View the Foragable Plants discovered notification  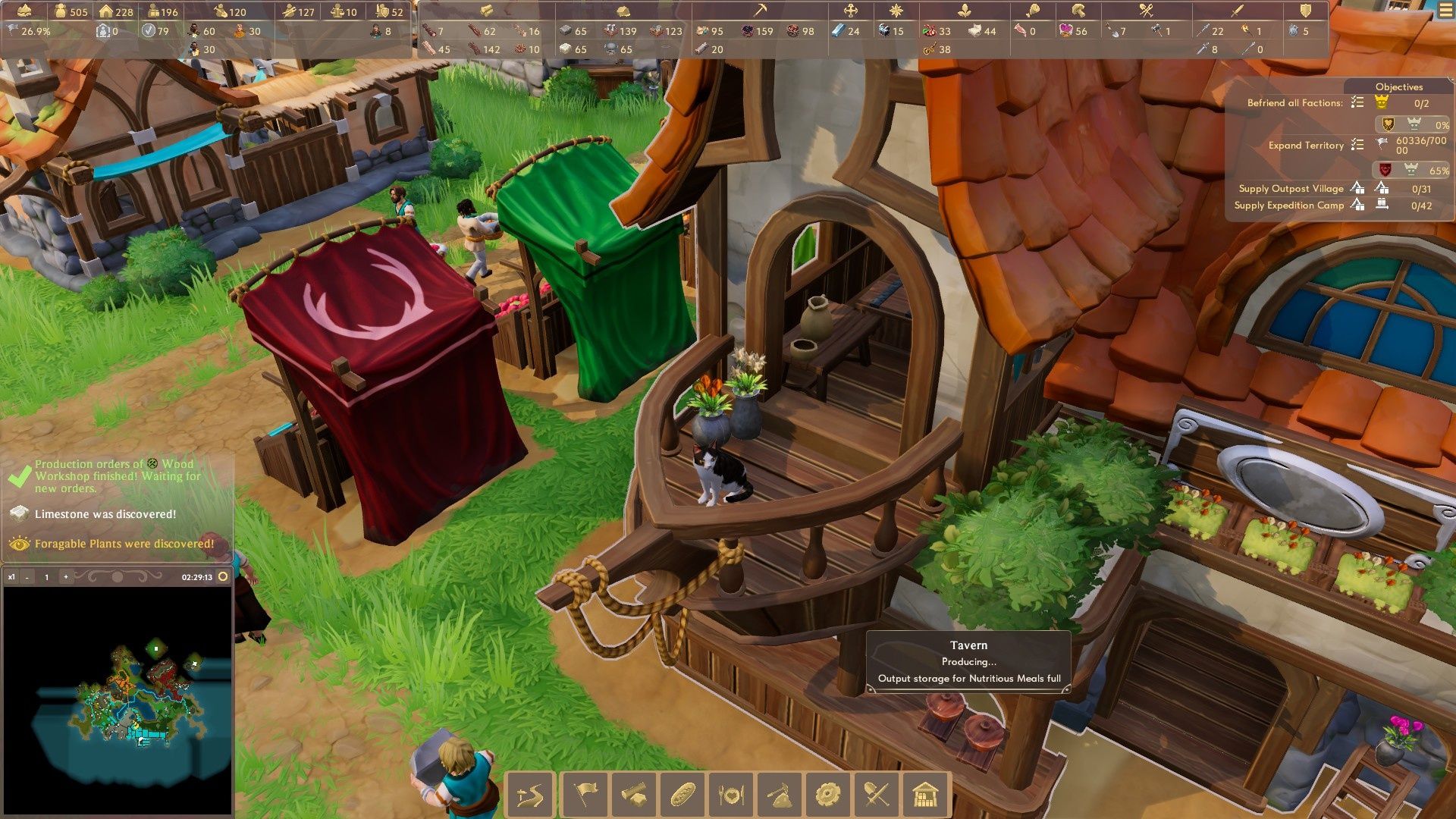pyautogui.click(x=124, y=544)
